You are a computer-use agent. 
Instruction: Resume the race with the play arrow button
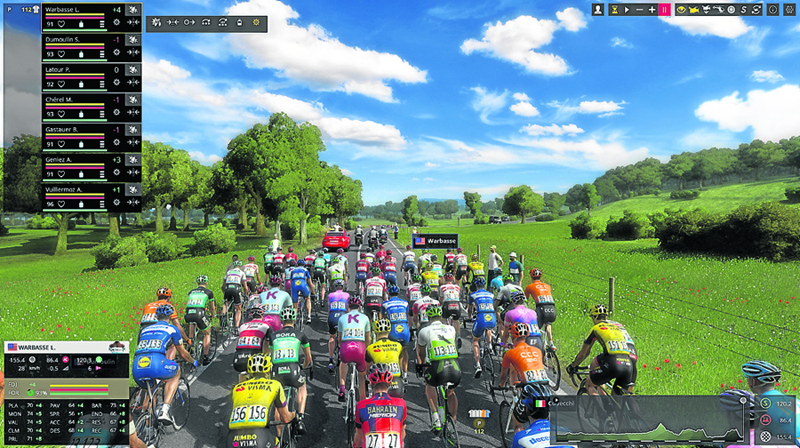627,9
